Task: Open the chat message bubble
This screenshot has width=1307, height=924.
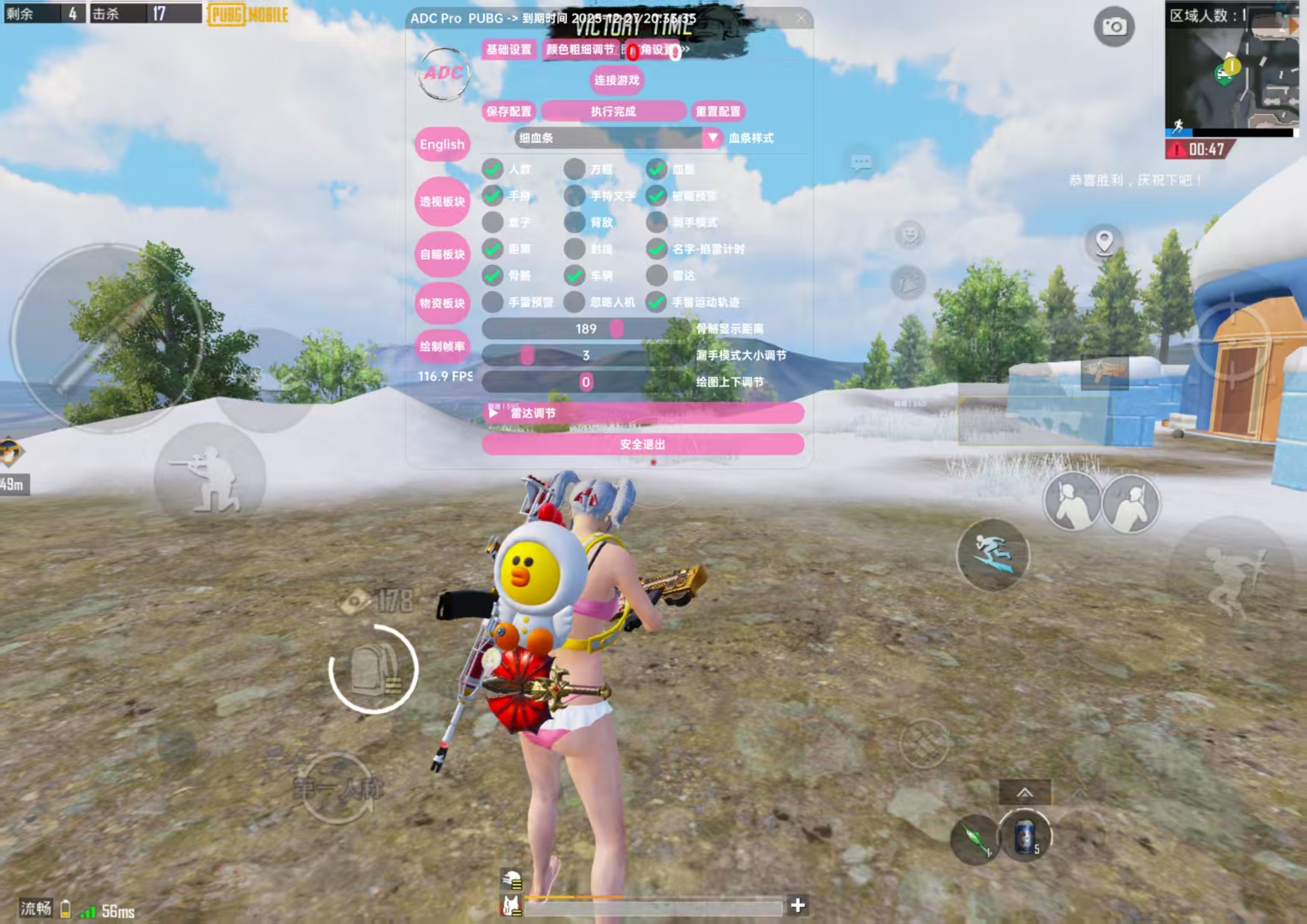Action: pyautogui.click(x=861, y=162)
